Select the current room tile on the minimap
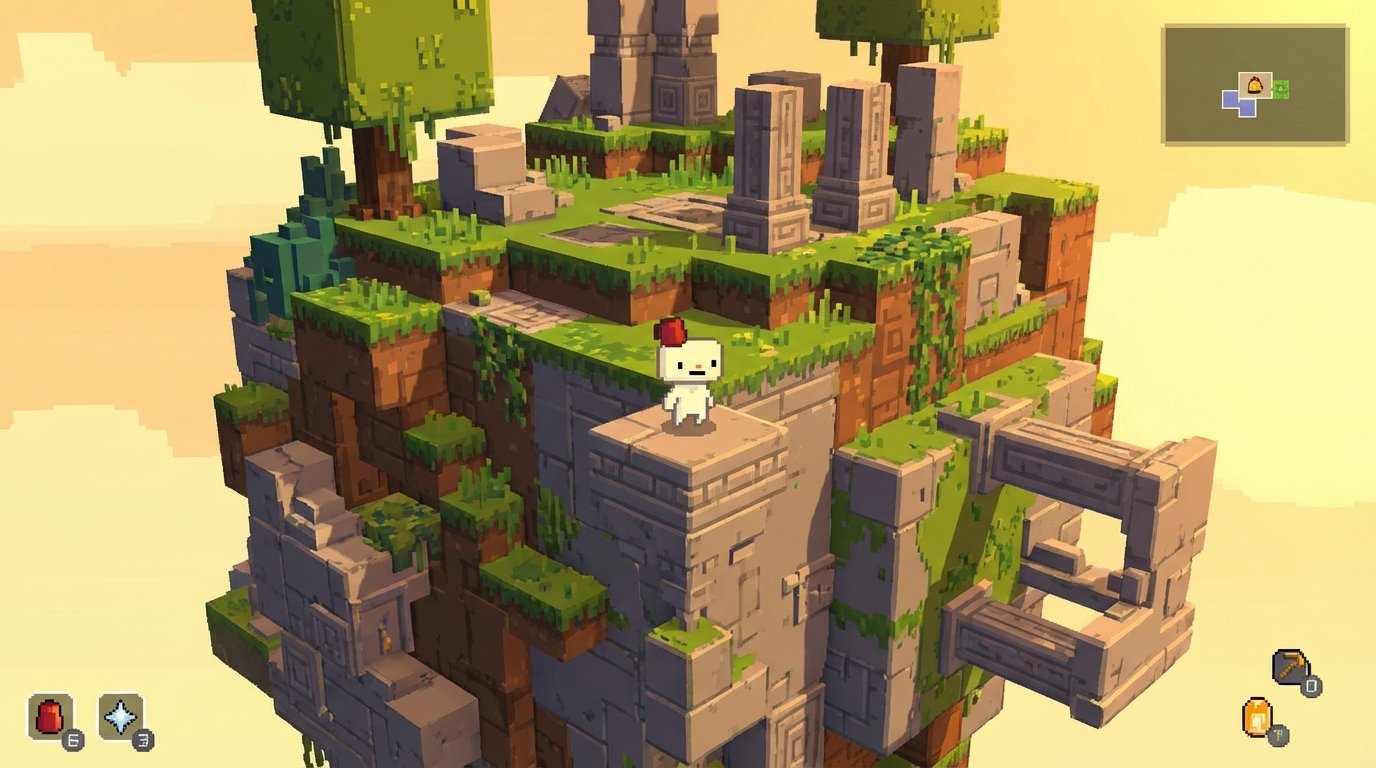 click(1255, 87)
